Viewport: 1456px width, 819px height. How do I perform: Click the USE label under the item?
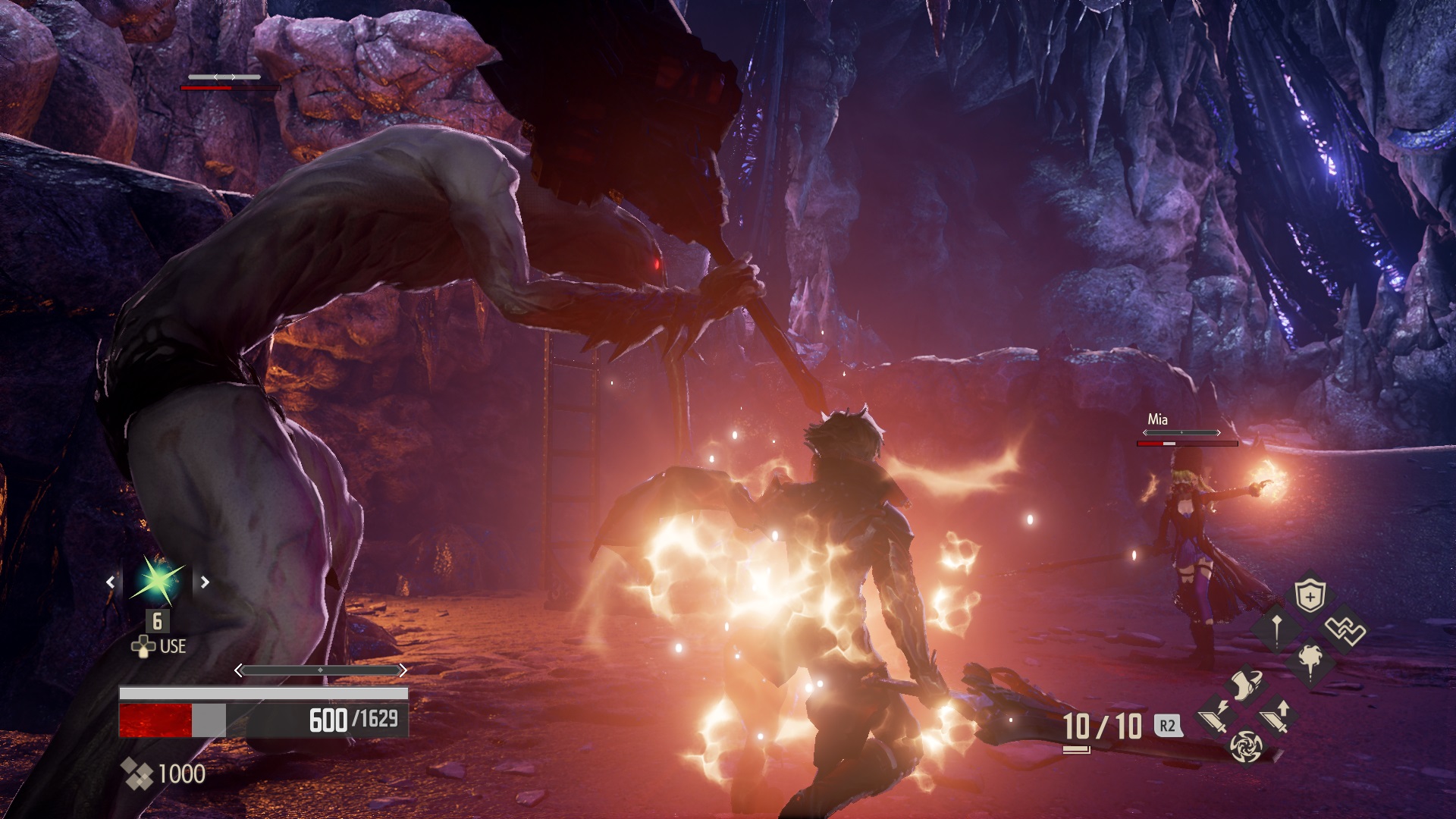coord(172,645)
